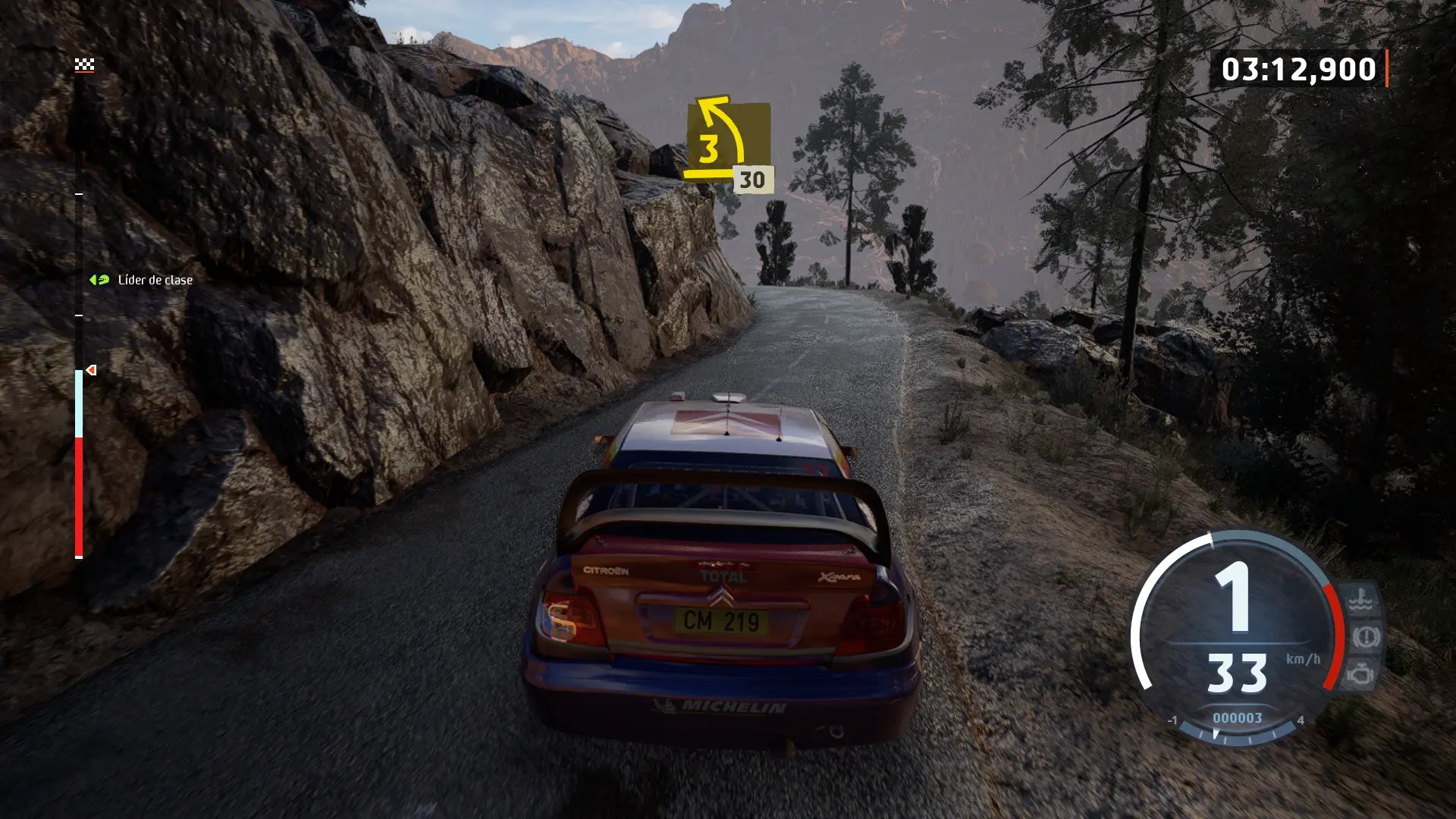Select the checkered finish flag icon
This screenshot has width=1456, height=819.
point(84,65)
